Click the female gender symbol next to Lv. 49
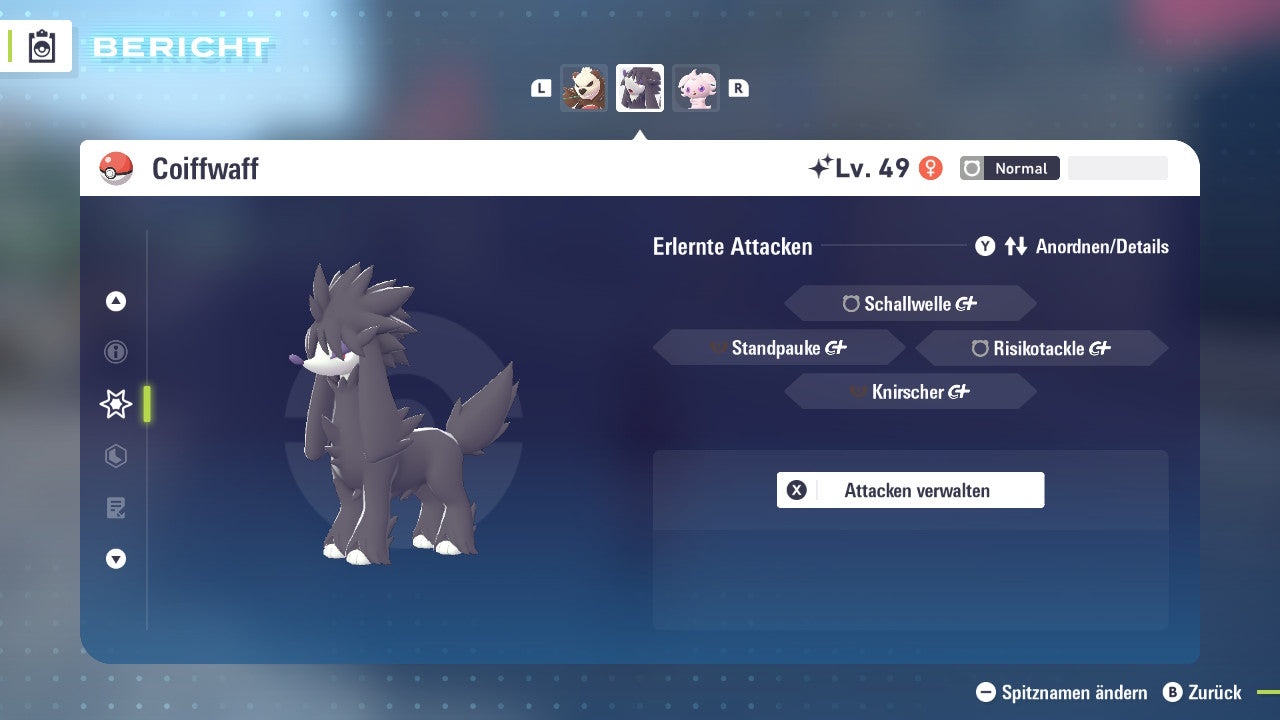The width and height of the screenshot is (1280, 720). pos(931,169)
